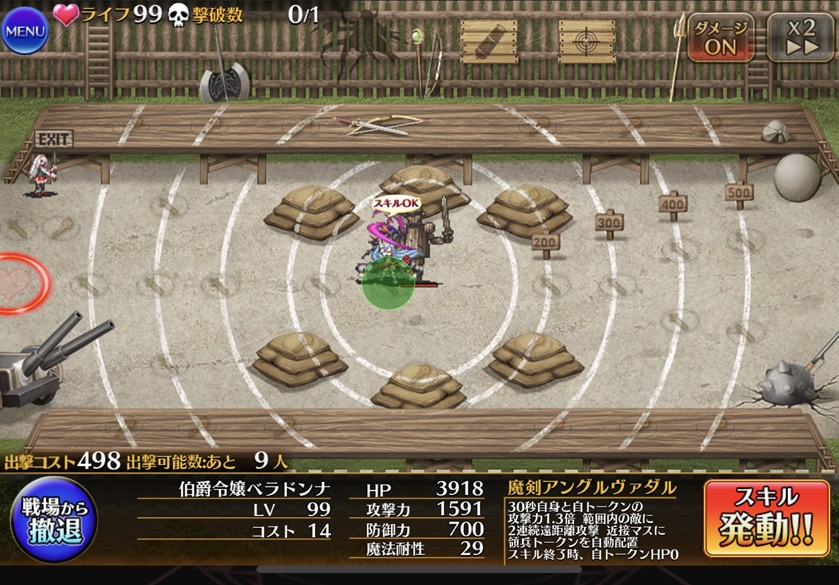This screenshot has height=585, width=839.
Task: Activate the skill with スキル発動 button
Action: (767, 518)
